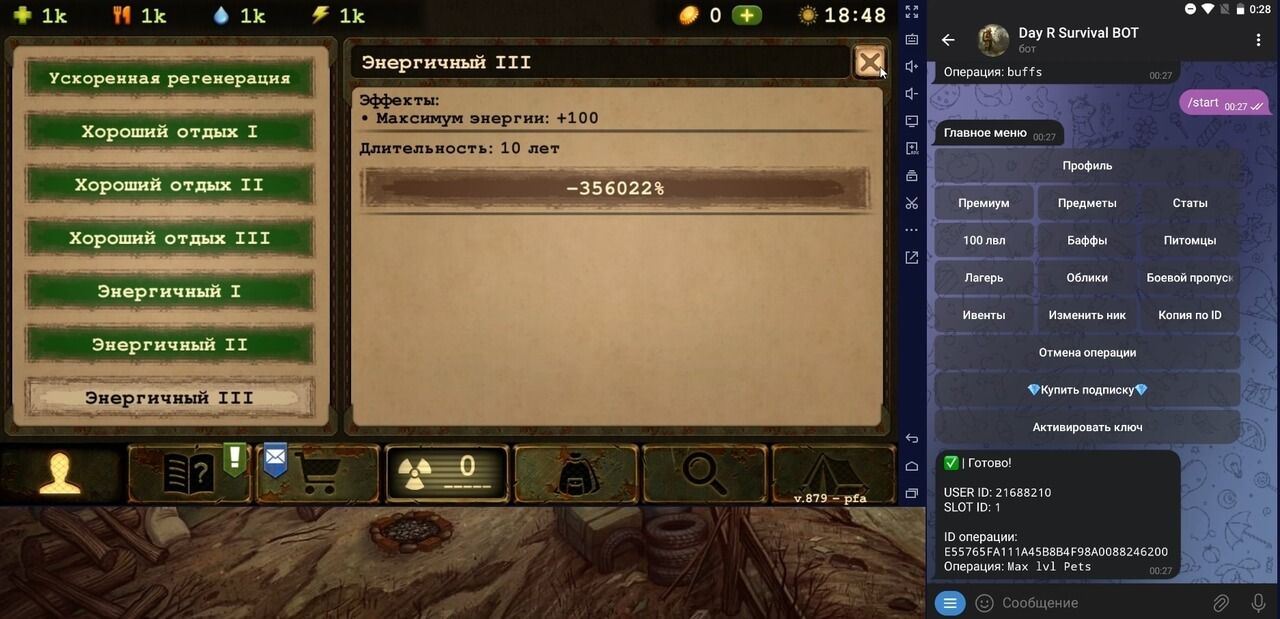1280x619 pixels.
Task: Select Хороший отдых II from list
Action: 169,185
